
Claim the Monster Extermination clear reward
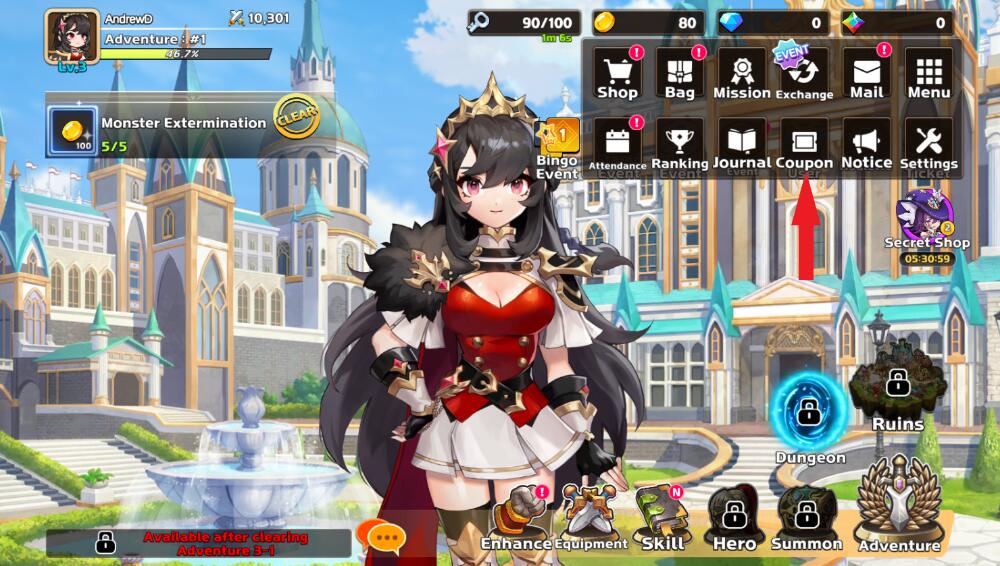(x=296, y=118)
